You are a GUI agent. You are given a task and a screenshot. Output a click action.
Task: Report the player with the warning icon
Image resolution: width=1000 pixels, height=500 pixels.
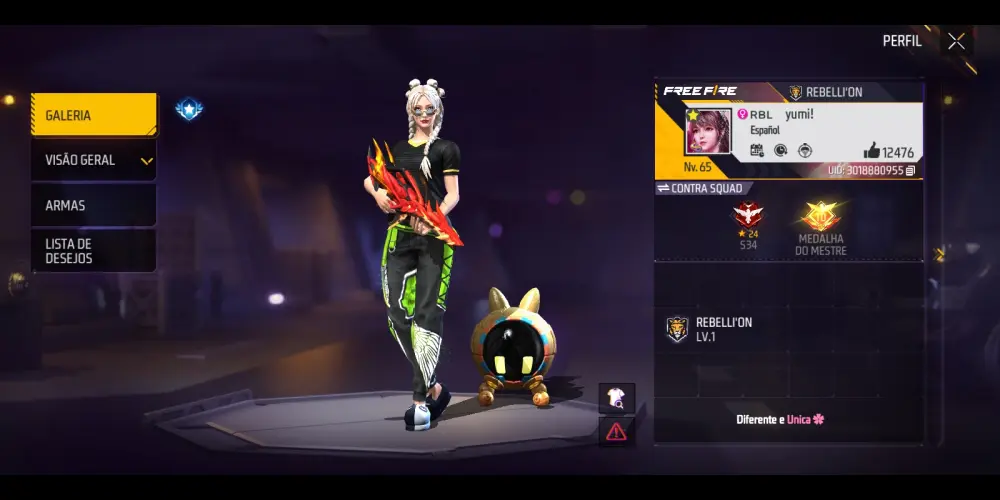pyautogui.click(x=616, y=431)
